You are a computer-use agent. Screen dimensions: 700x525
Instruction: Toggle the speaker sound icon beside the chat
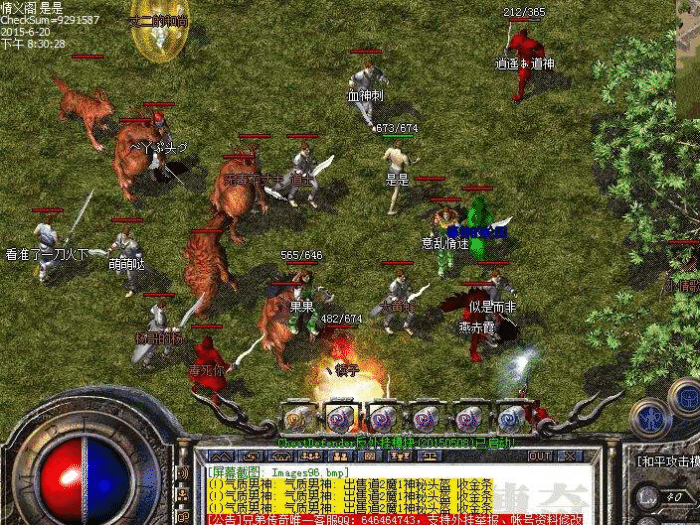pos(185,473)
